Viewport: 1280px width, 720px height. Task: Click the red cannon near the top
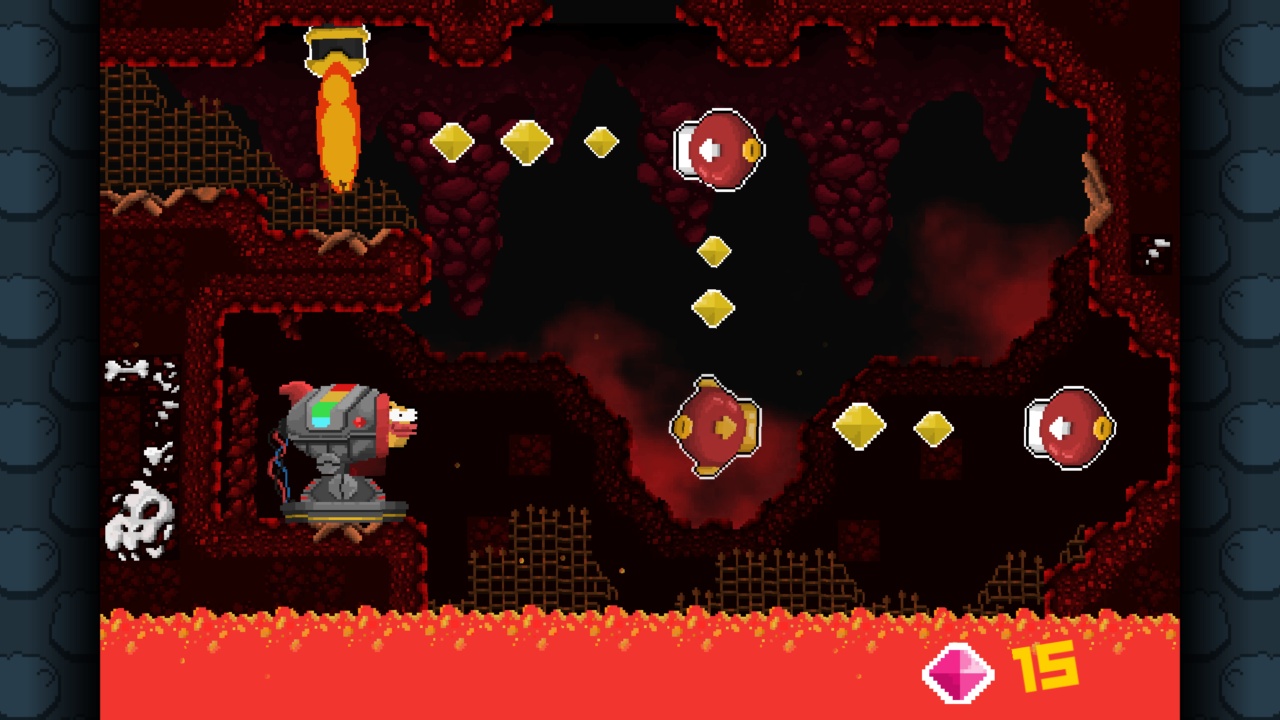tap(720, 150)
